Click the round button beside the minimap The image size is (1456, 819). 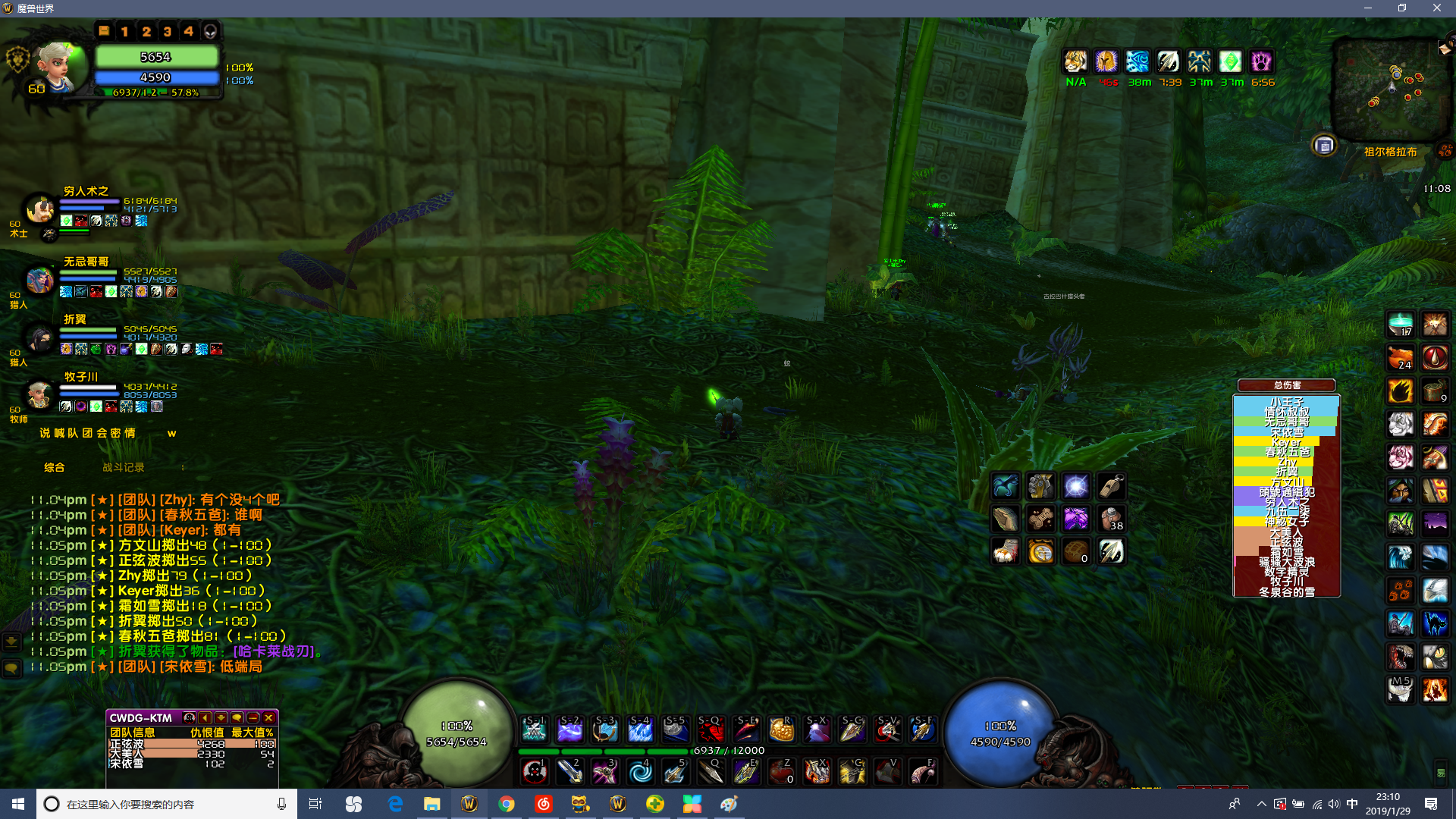pos(1324,146)
